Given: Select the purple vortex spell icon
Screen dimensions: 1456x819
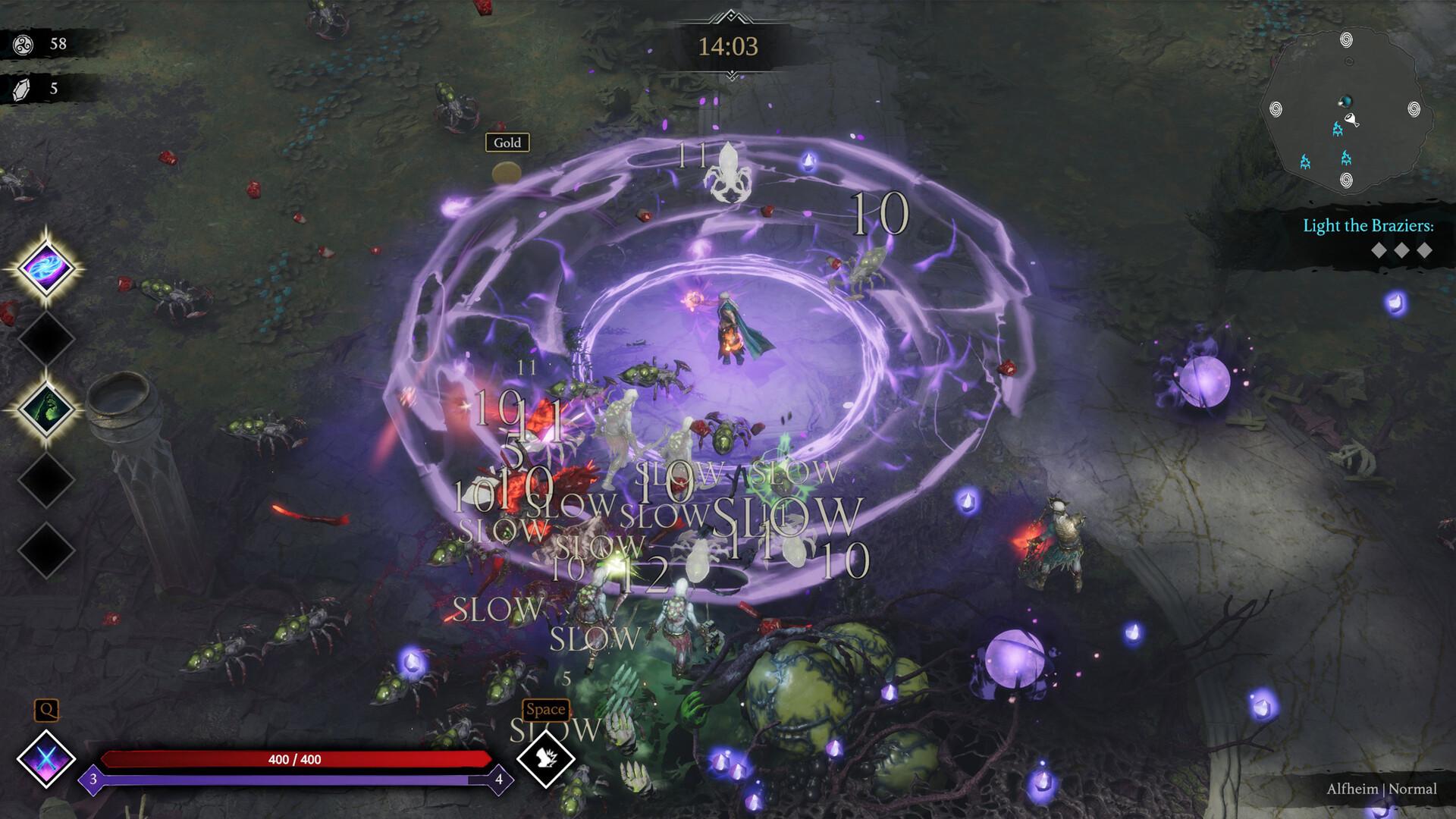Looking at the screenshot, I should point(47,267).
